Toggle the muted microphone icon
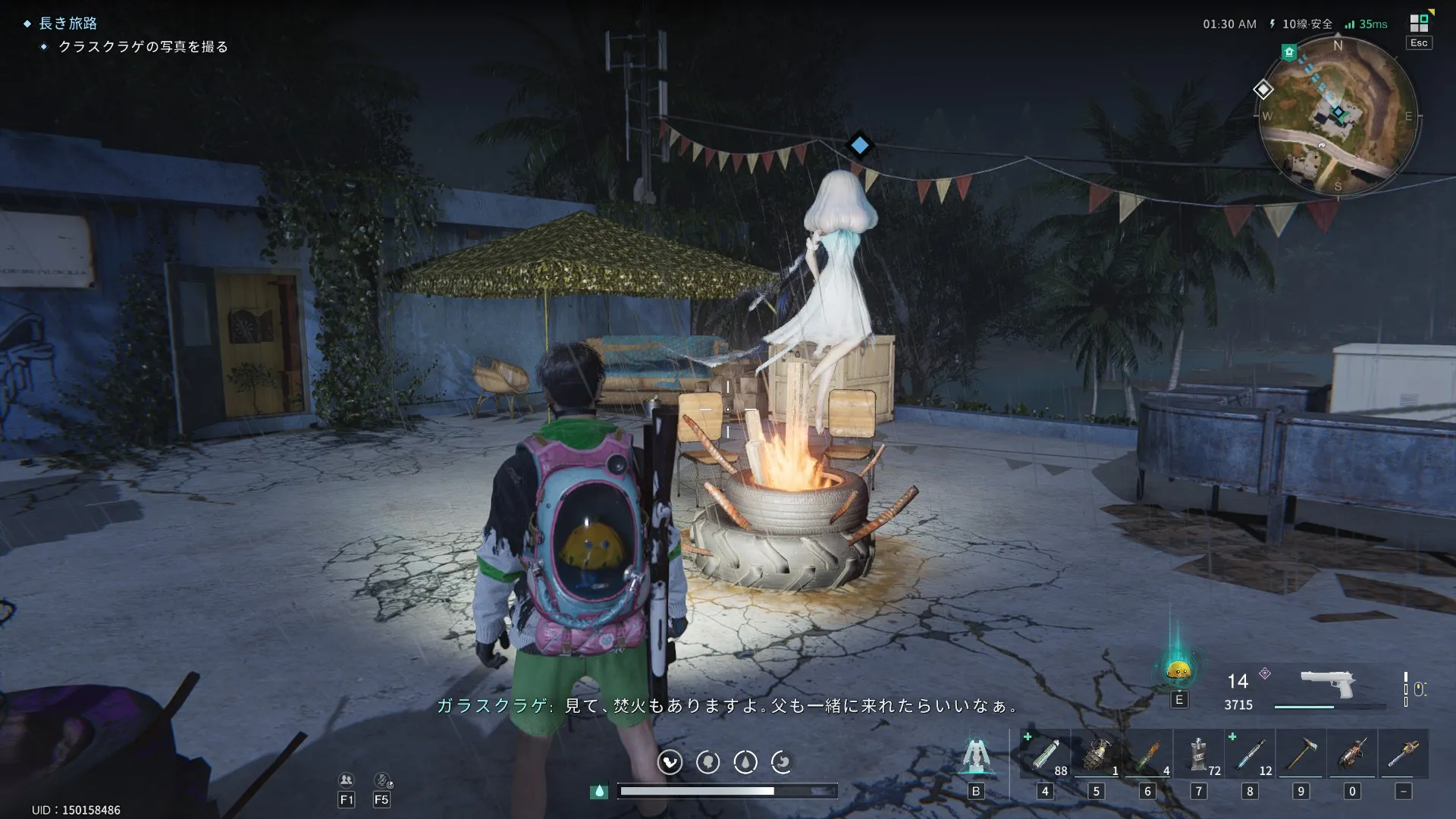1456x819 pixels. pos(382,780)
